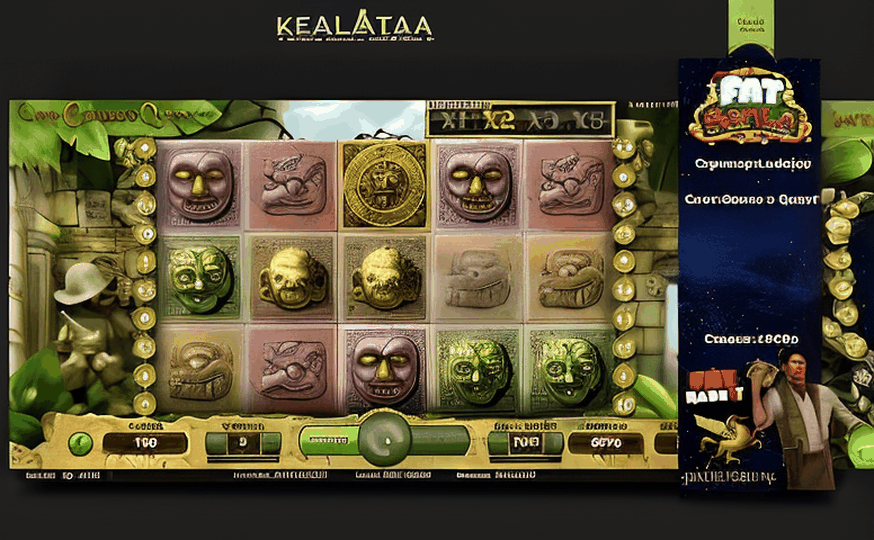Open the site logo at the top of the page
The image size is (874, 540).
click(355, 27)
